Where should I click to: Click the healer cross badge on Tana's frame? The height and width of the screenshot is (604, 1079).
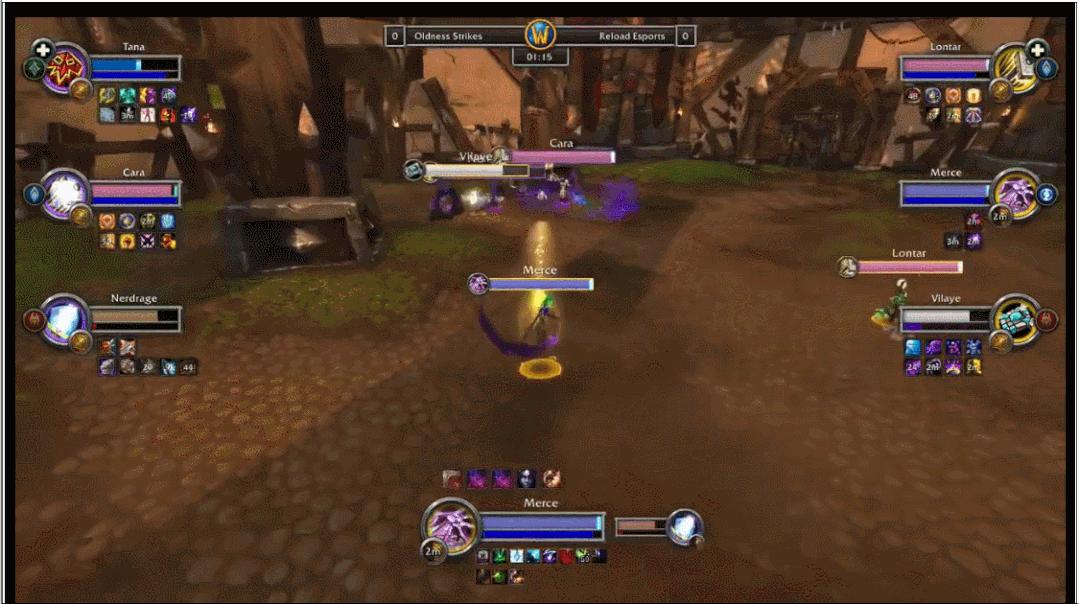pos(42,48)
